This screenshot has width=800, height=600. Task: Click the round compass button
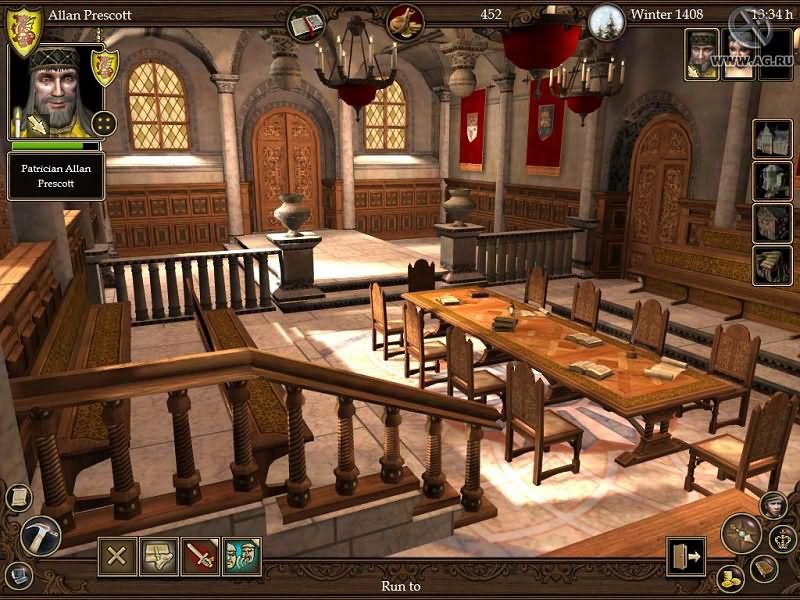[x=742, y=534]
